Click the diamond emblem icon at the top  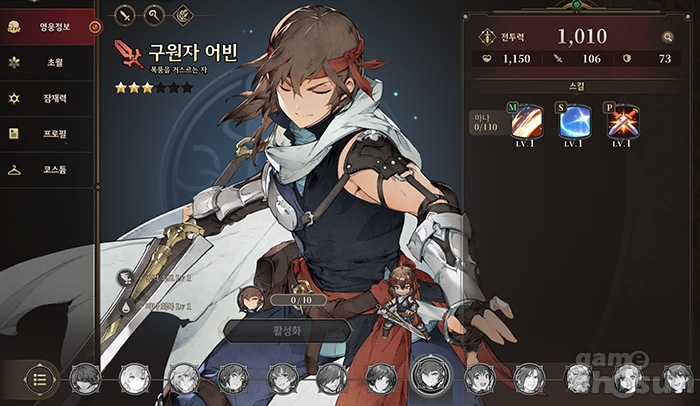(x=183, y=15)
